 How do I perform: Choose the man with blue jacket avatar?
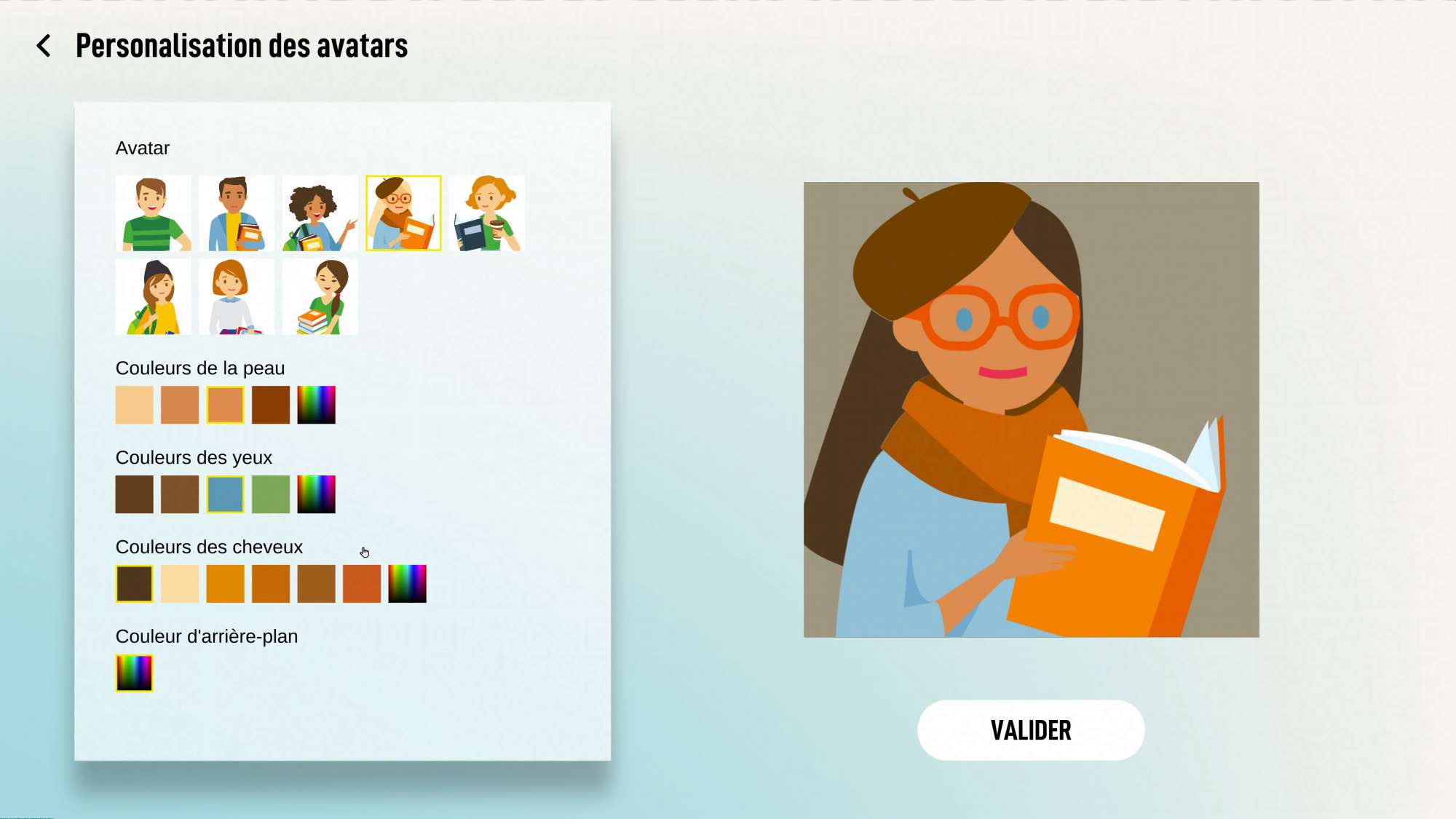(237, 213)
